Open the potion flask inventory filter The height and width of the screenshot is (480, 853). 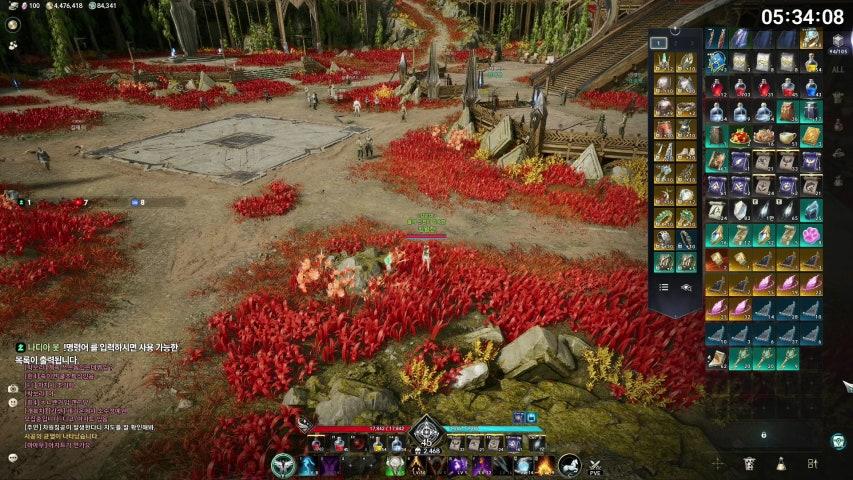point(780,464)
